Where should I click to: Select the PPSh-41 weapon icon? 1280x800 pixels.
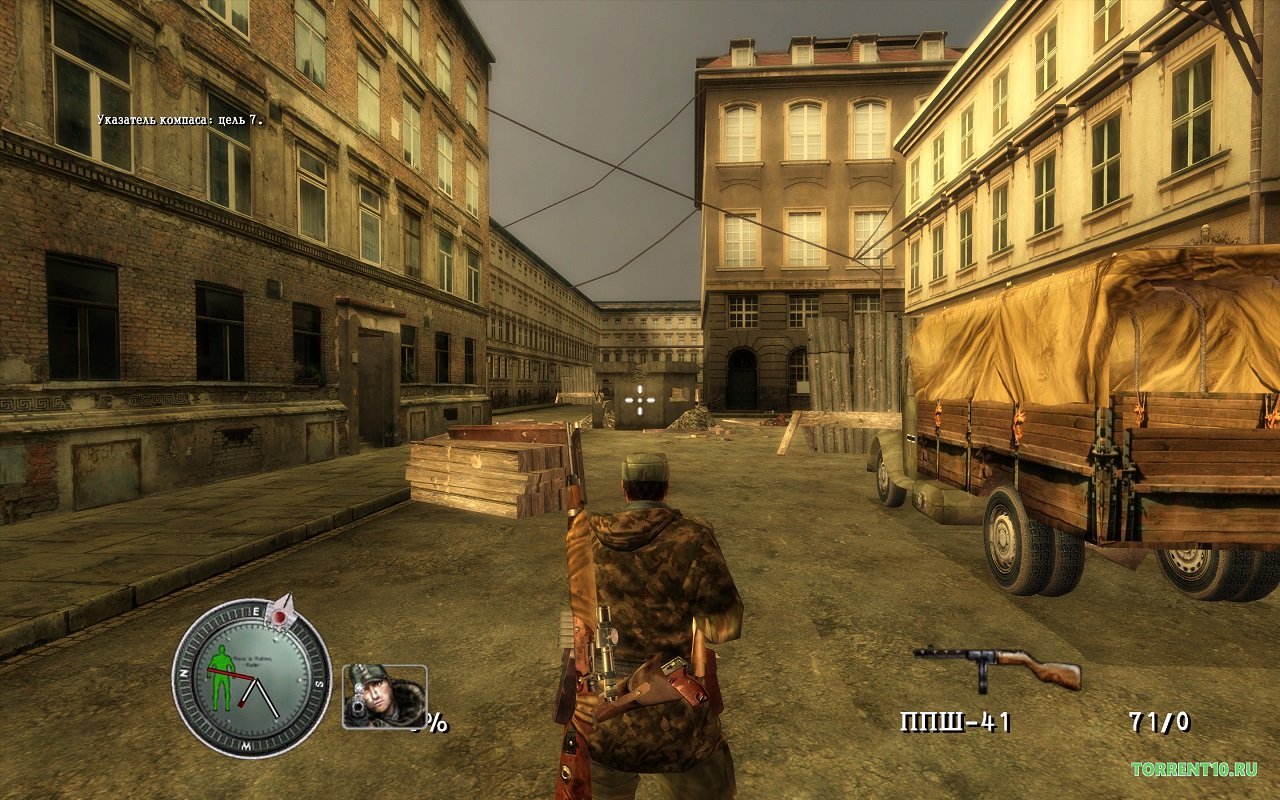pyautogui.click(x=996, y=666)
